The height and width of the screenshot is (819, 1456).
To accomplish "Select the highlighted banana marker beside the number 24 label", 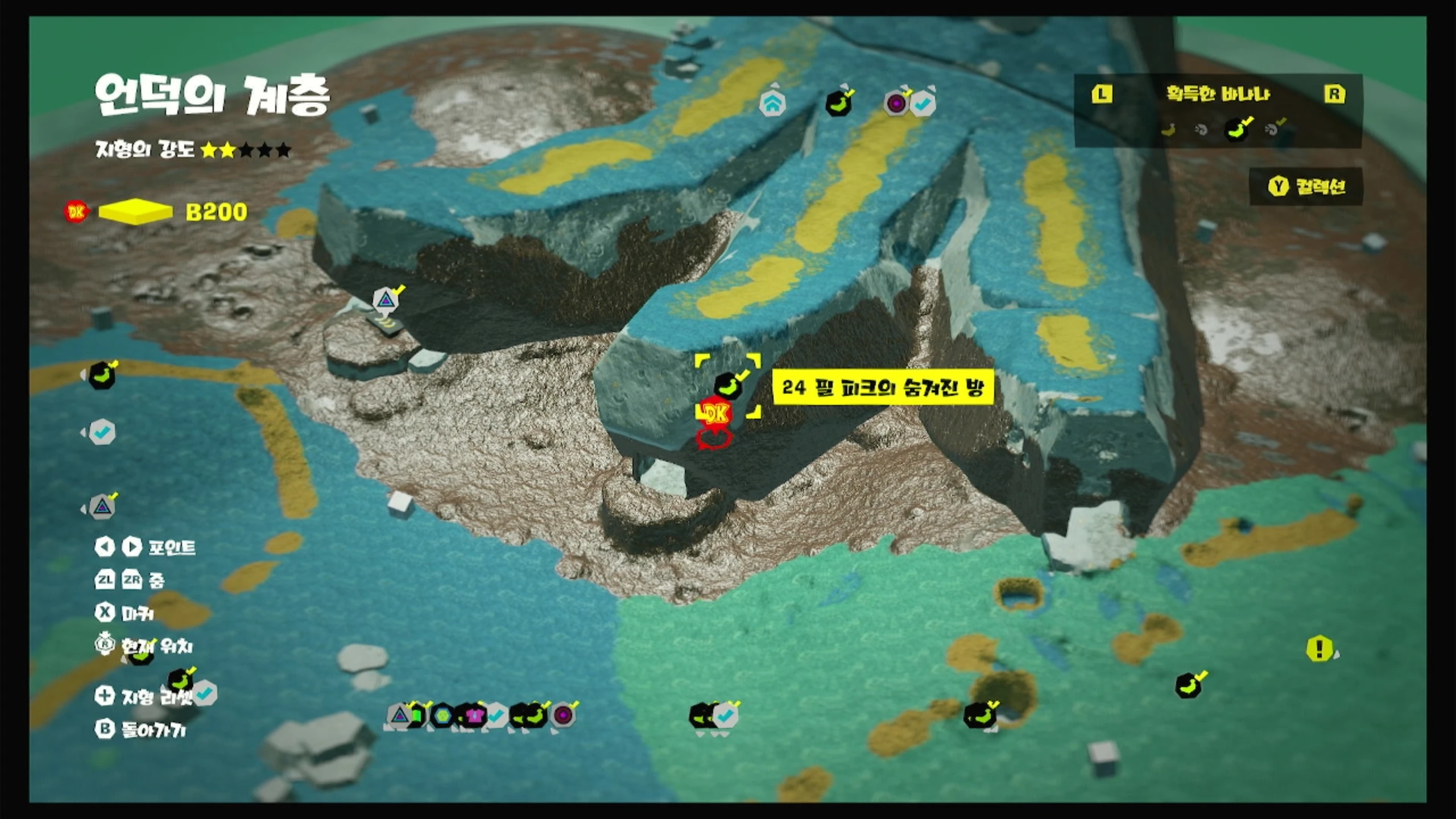I will pos(728,386).
